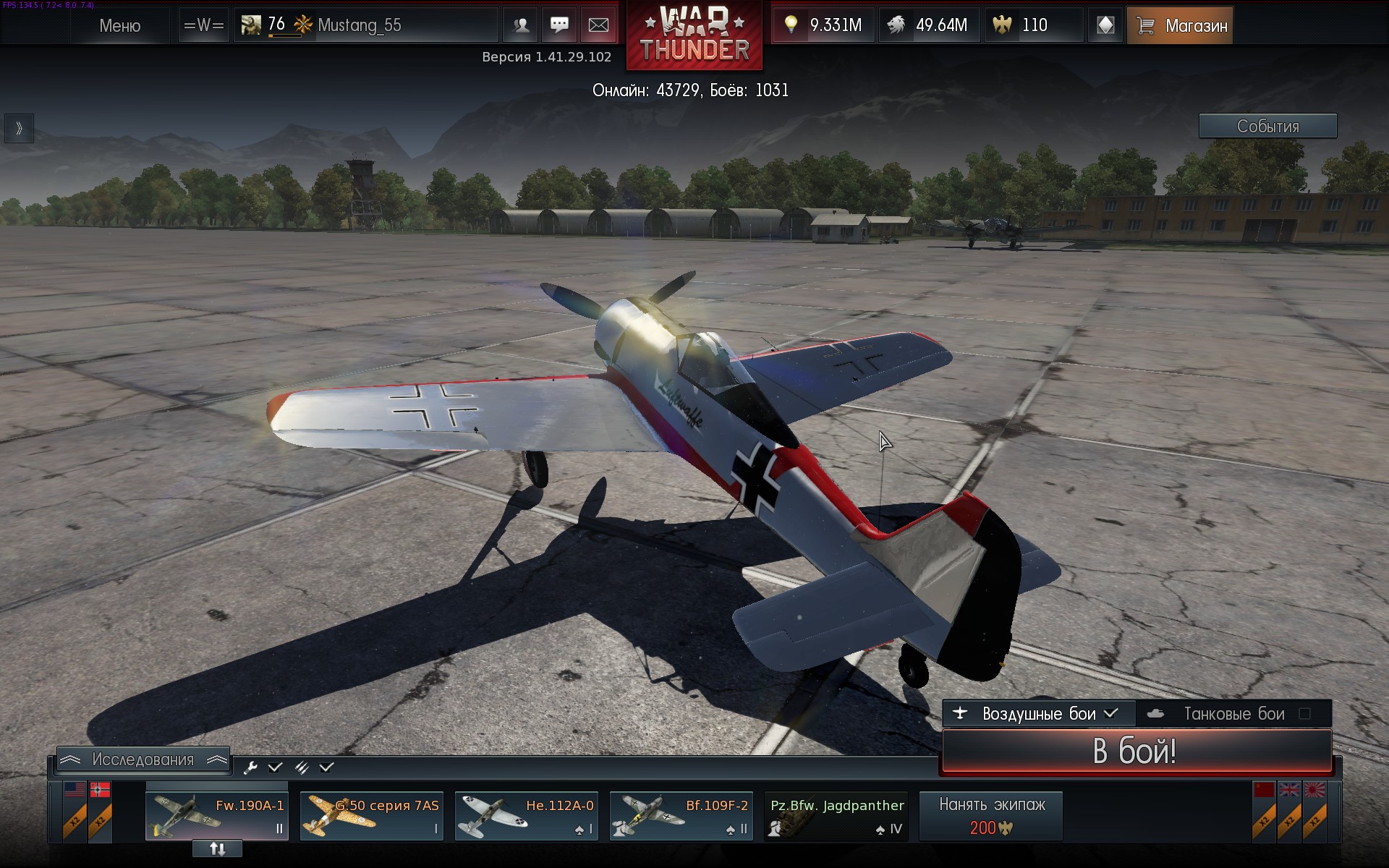Select the He.112A-0 crew slot
Image resolution: width=1389 pixels, height=868 pixels.
(527, 816)
